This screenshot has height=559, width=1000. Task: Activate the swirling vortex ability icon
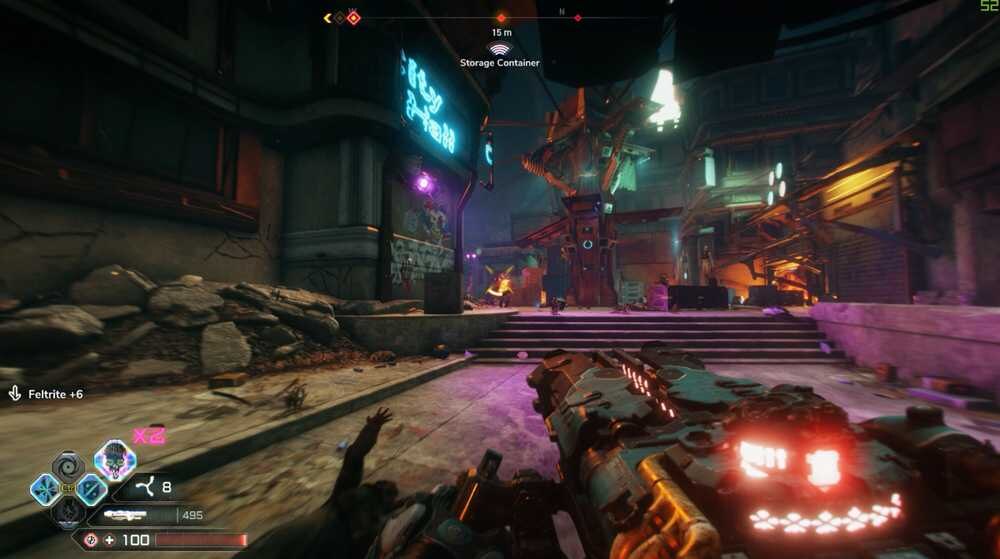click(69, 466)
